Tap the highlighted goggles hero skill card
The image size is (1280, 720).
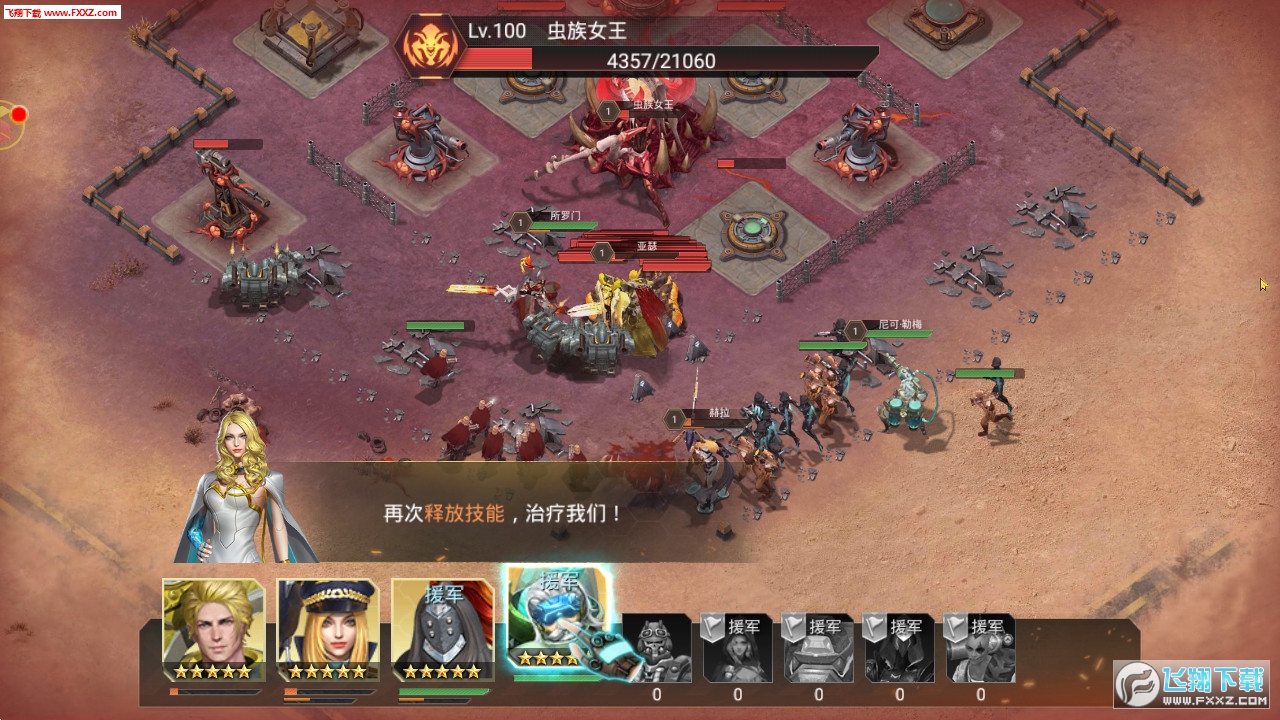[x=558, y=622]
